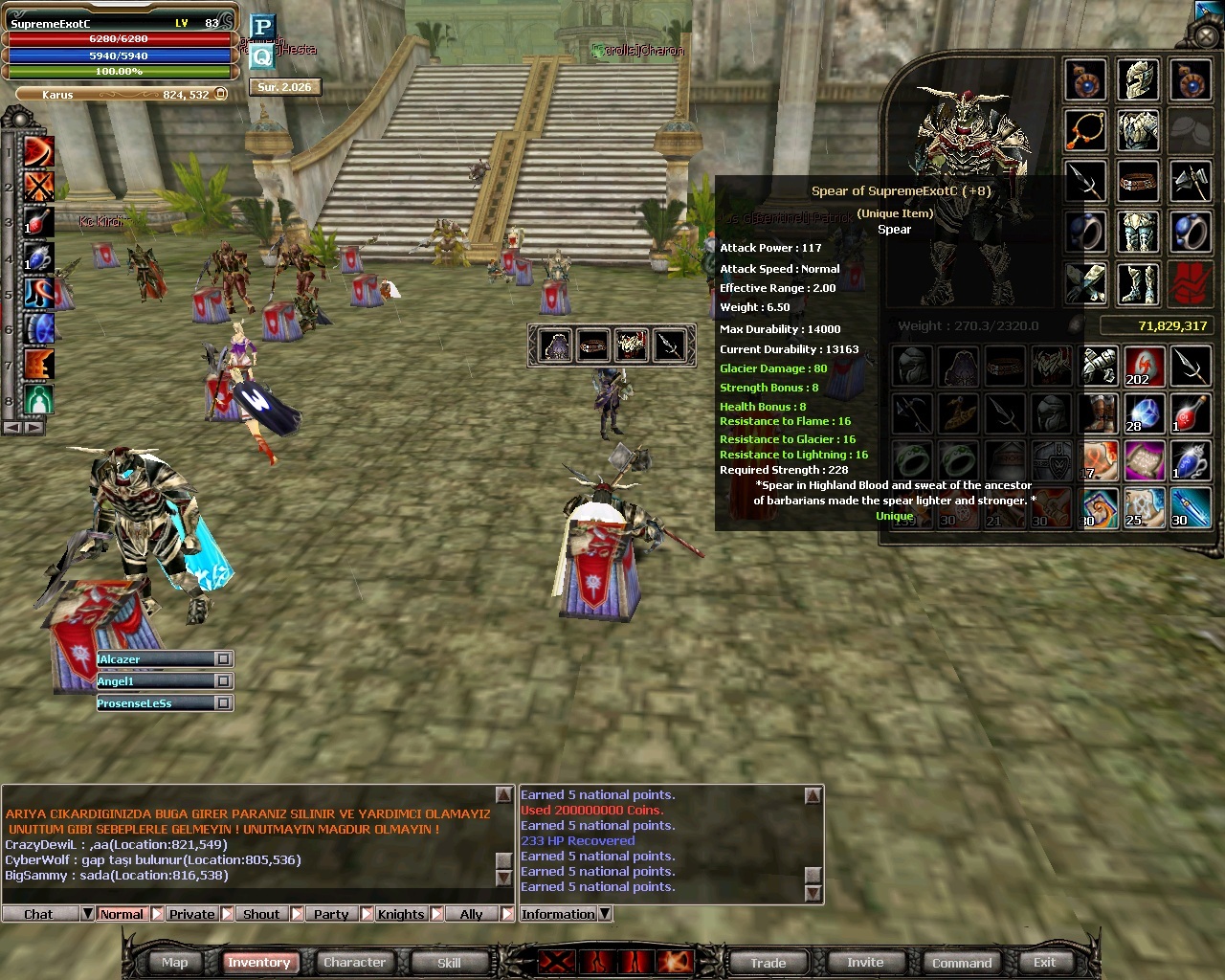
Task: Click the blue gem stack of 28
Action: [1143, 413]
